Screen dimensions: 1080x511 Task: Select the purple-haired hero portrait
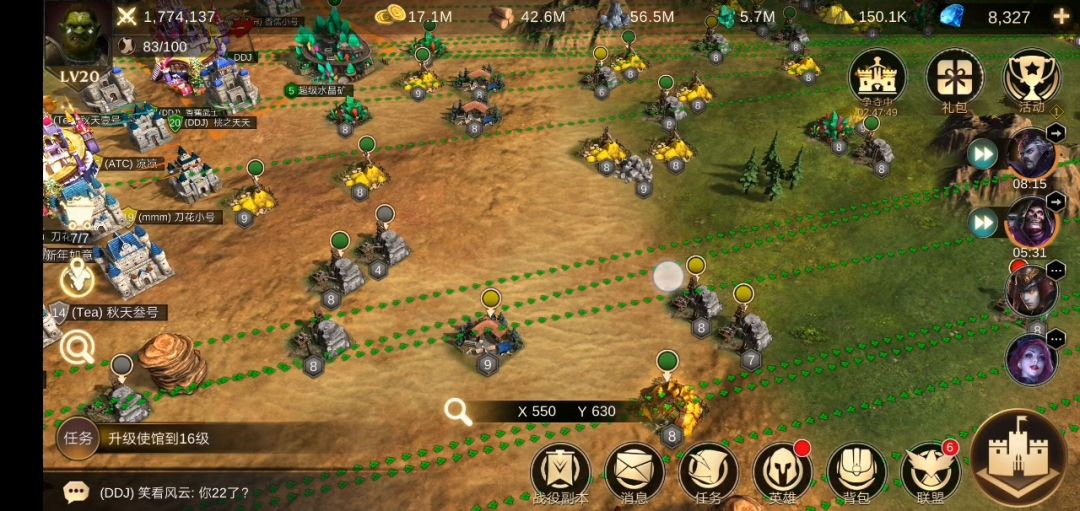tap(1030, 360)
